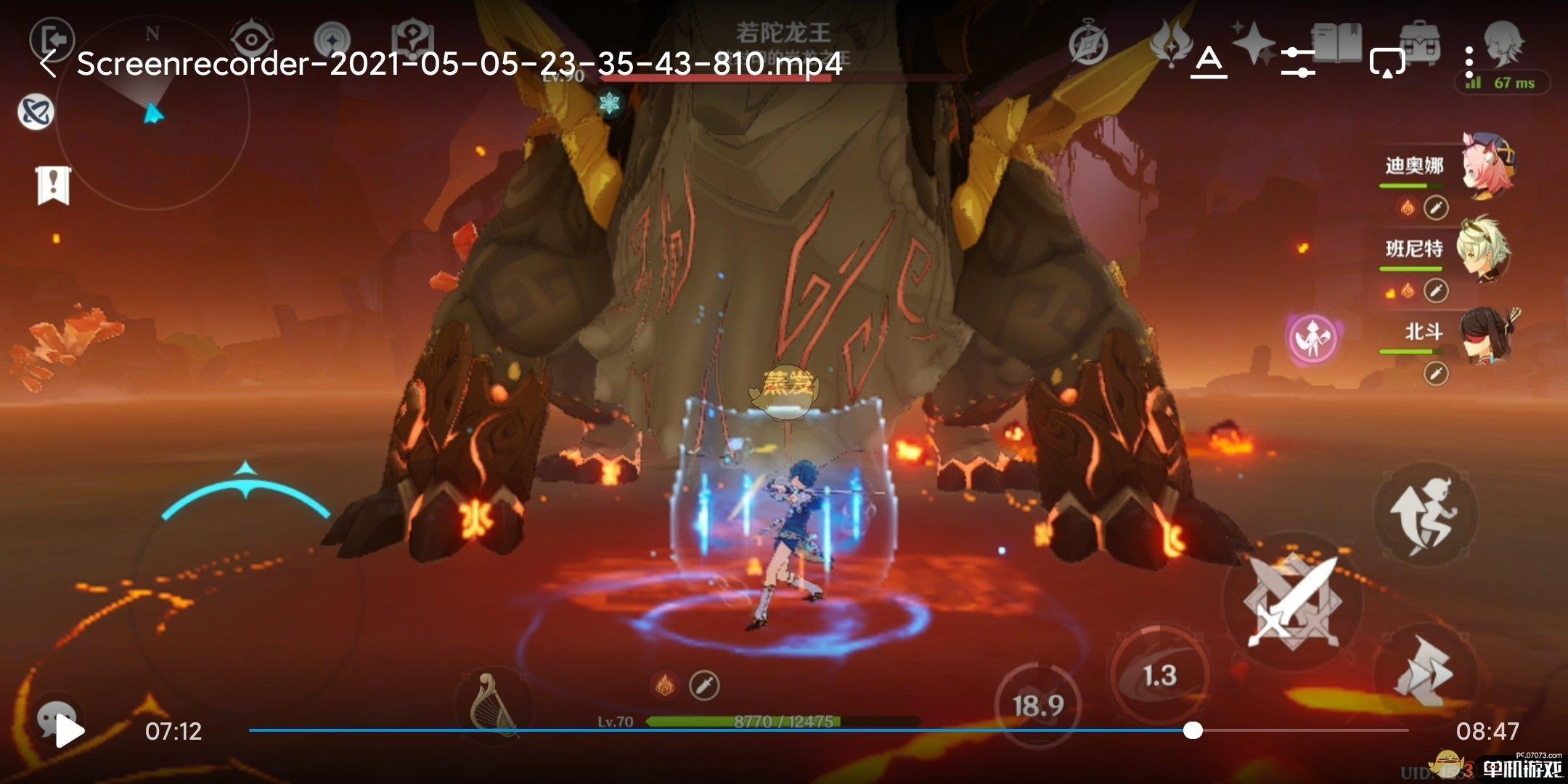Play the paused video
1568x784 pixels.
tap(70, 732)
